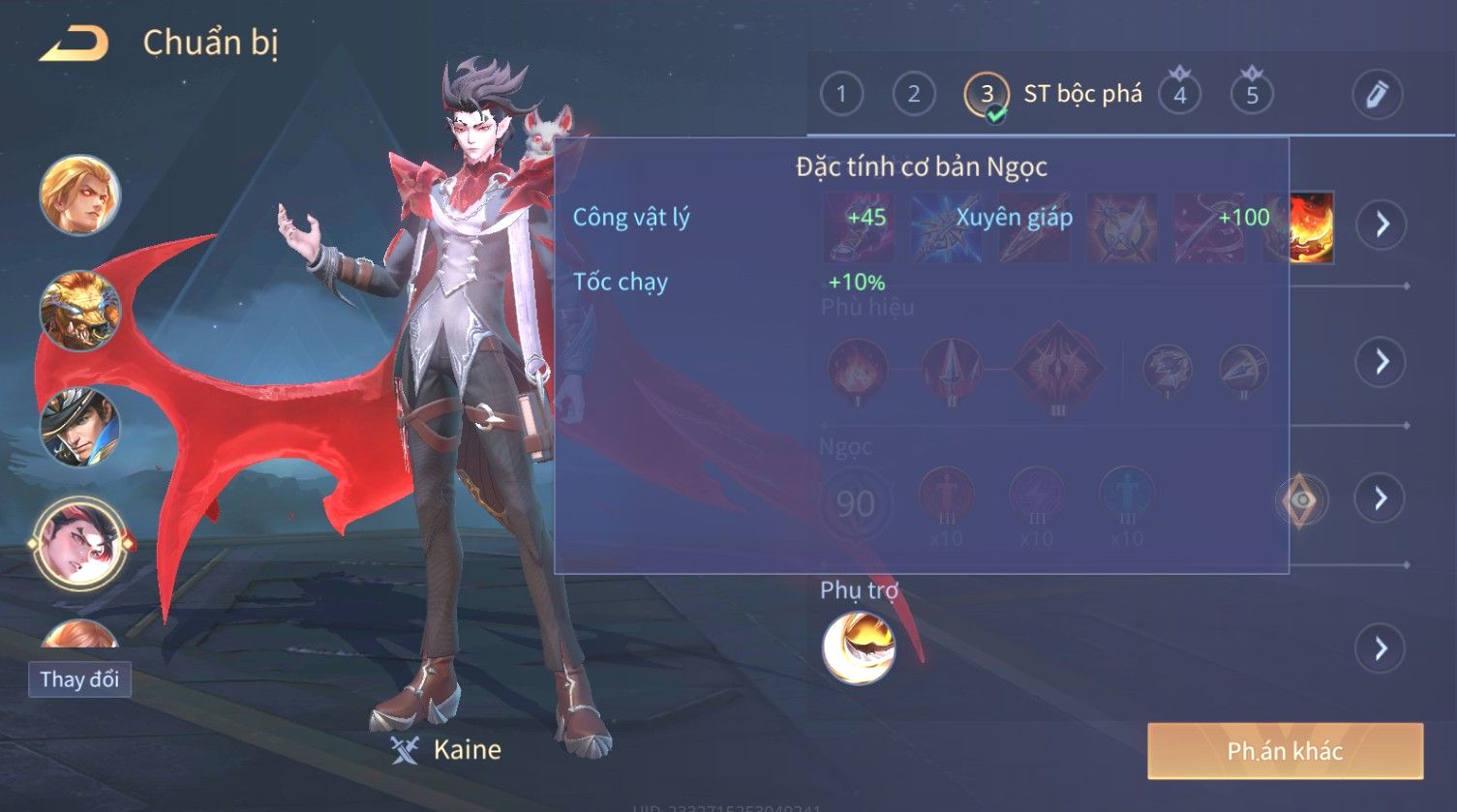Open the Ngọc details arrow
1457x812 pixels.
click(x=1381, y=498)
